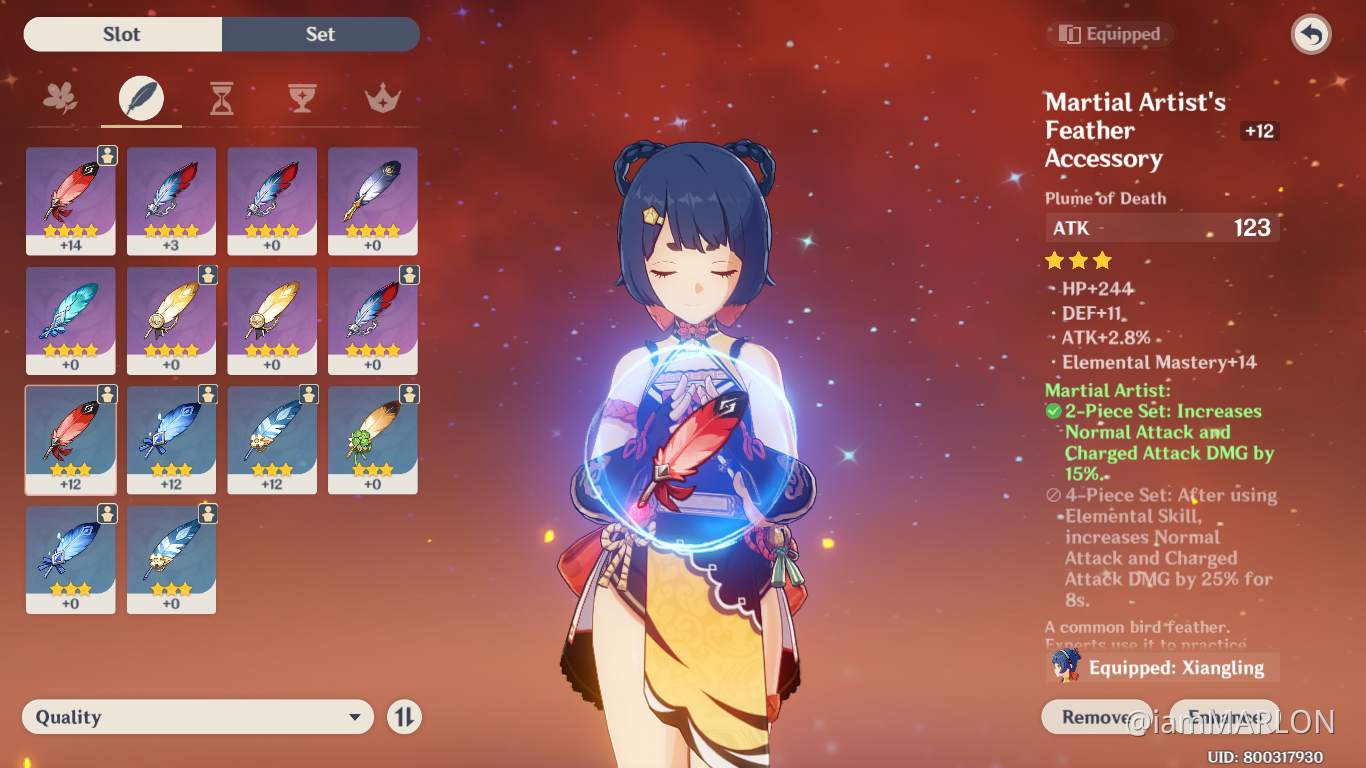Click the back arrow in the top right corner
Screen dimensions: 1366x768
(x=1310, y=34)
